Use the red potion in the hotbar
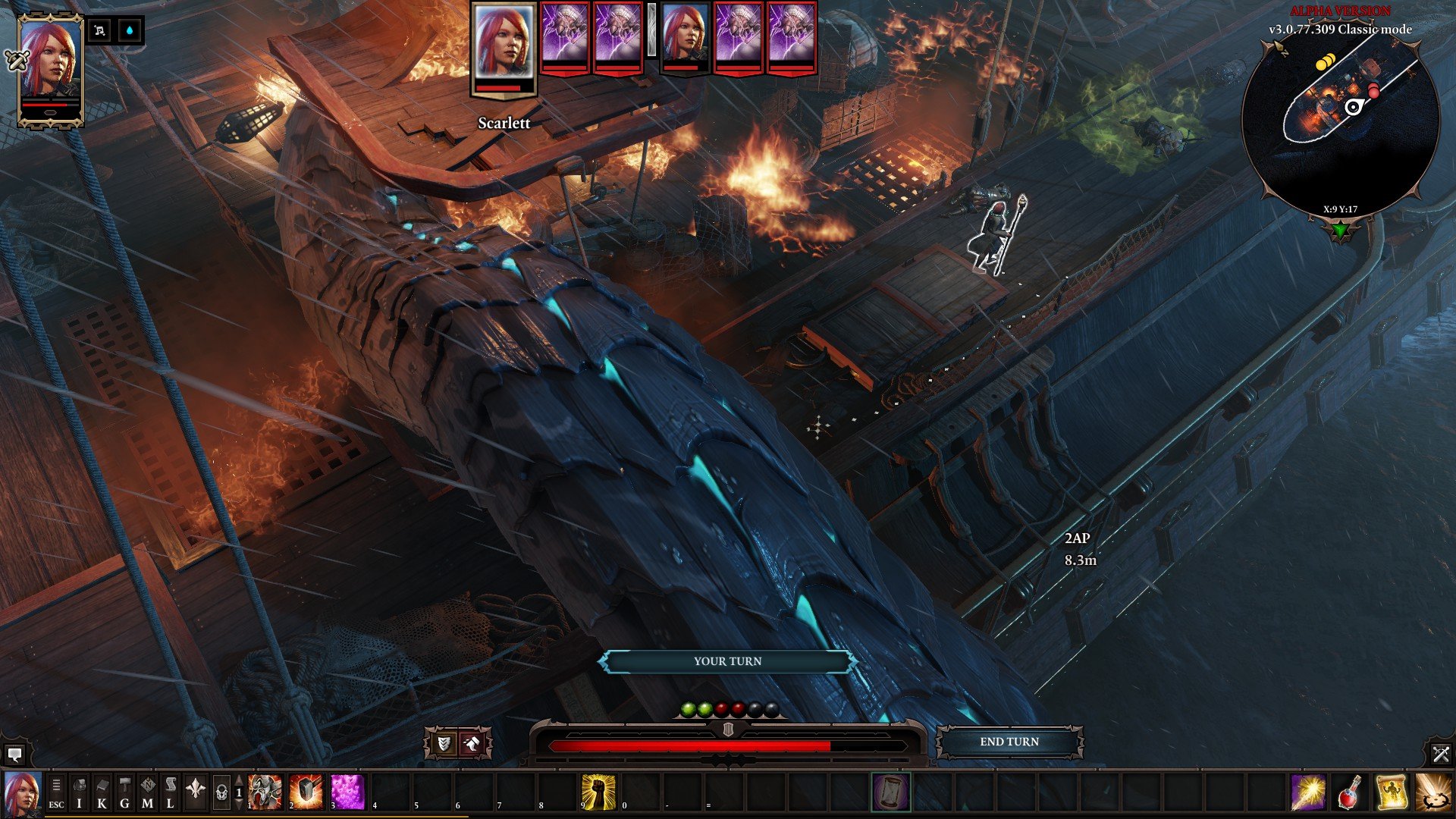The height and width of the screenshot is (819, 1456). coord(1350,792)
